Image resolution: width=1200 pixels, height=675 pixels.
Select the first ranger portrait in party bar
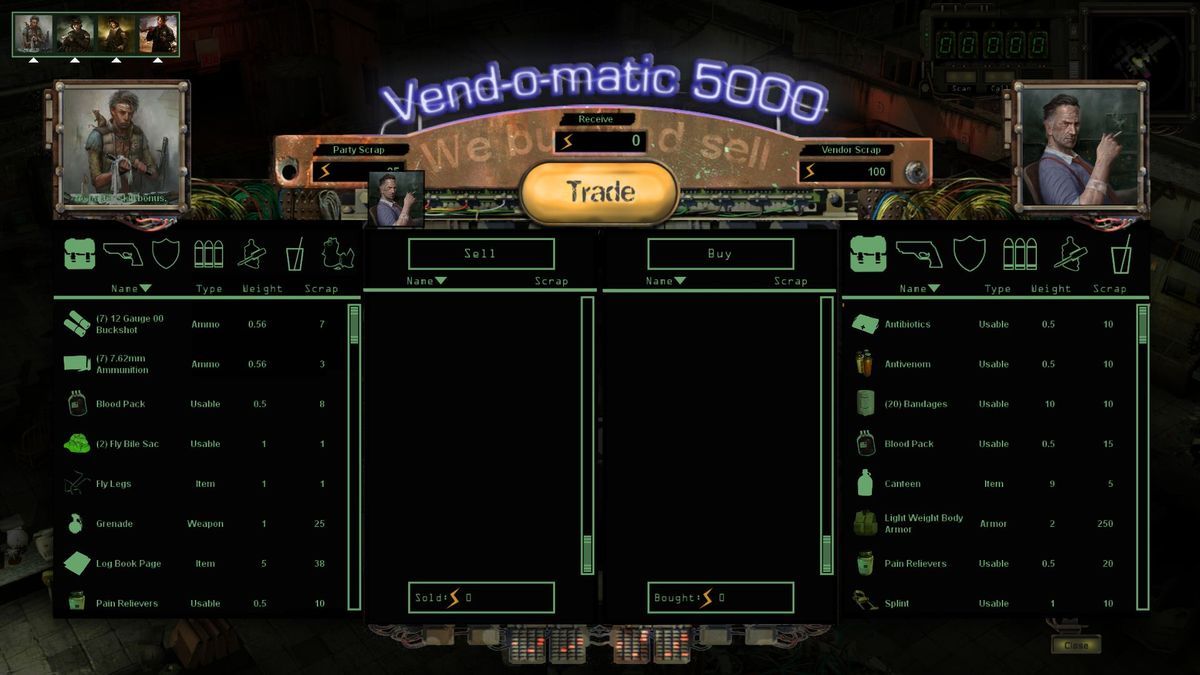pyautogui.click(x=33, y=33)
